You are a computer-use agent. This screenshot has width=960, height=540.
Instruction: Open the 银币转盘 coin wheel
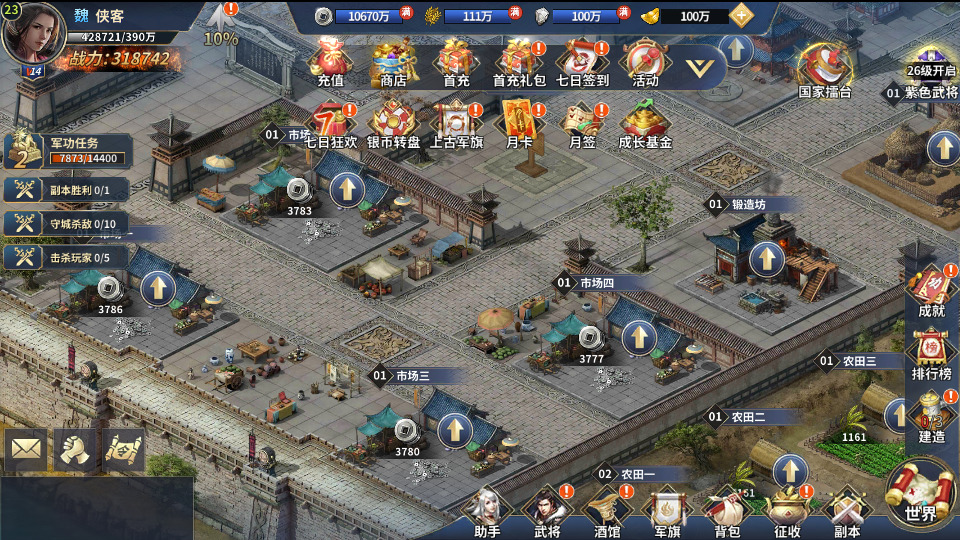(x=394, y=124)
